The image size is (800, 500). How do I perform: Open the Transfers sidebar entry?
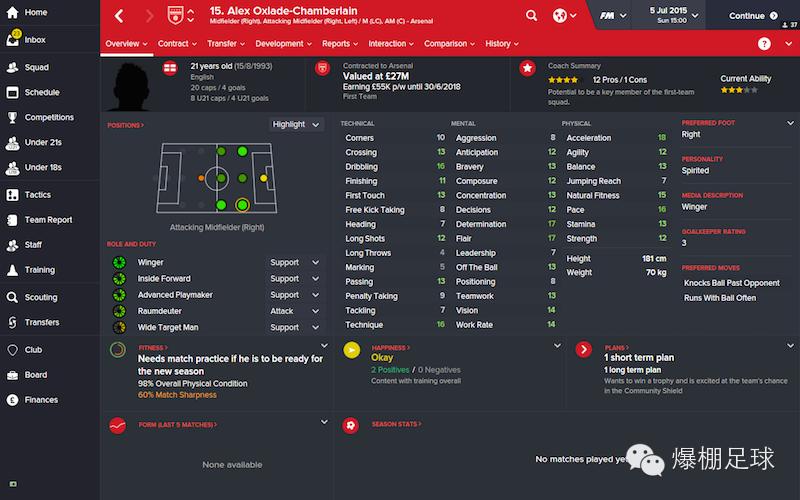(42, 322)
